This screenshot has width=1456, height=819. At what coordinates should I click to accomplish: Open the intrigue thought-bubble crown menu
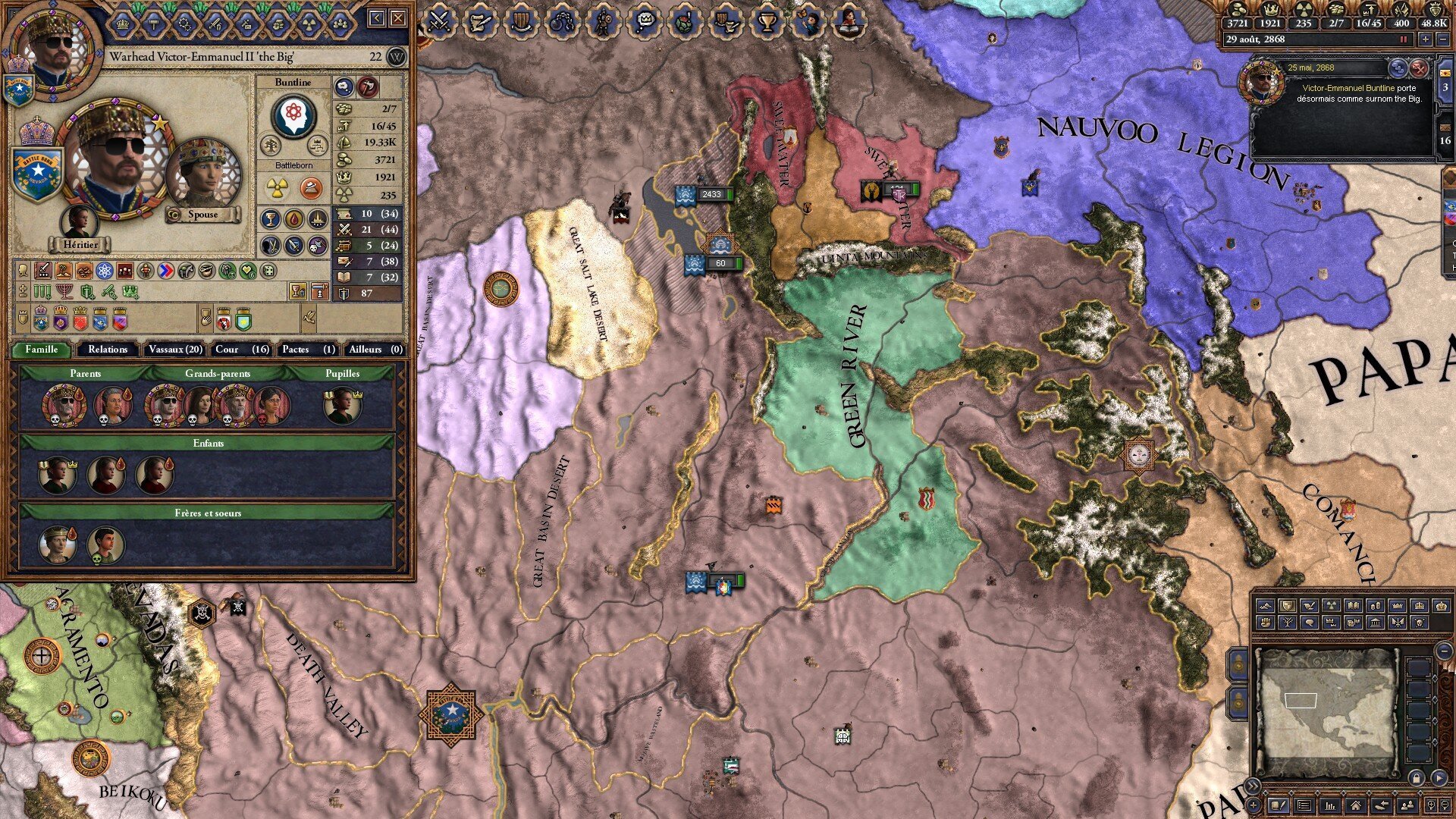(644, 21)
